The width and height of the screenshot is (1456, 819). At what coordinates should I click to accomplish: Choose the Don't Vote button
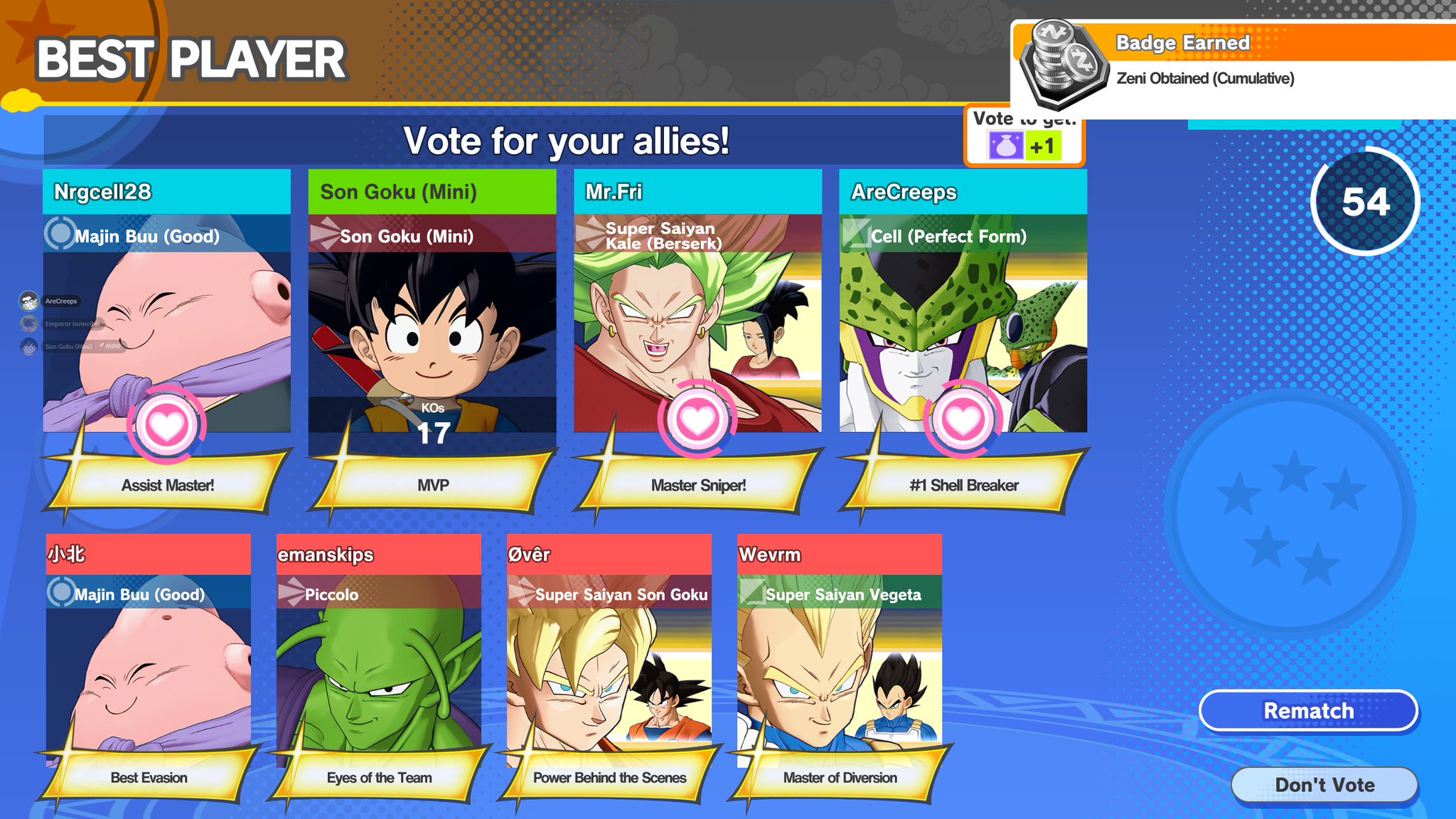pos(1324,785)
